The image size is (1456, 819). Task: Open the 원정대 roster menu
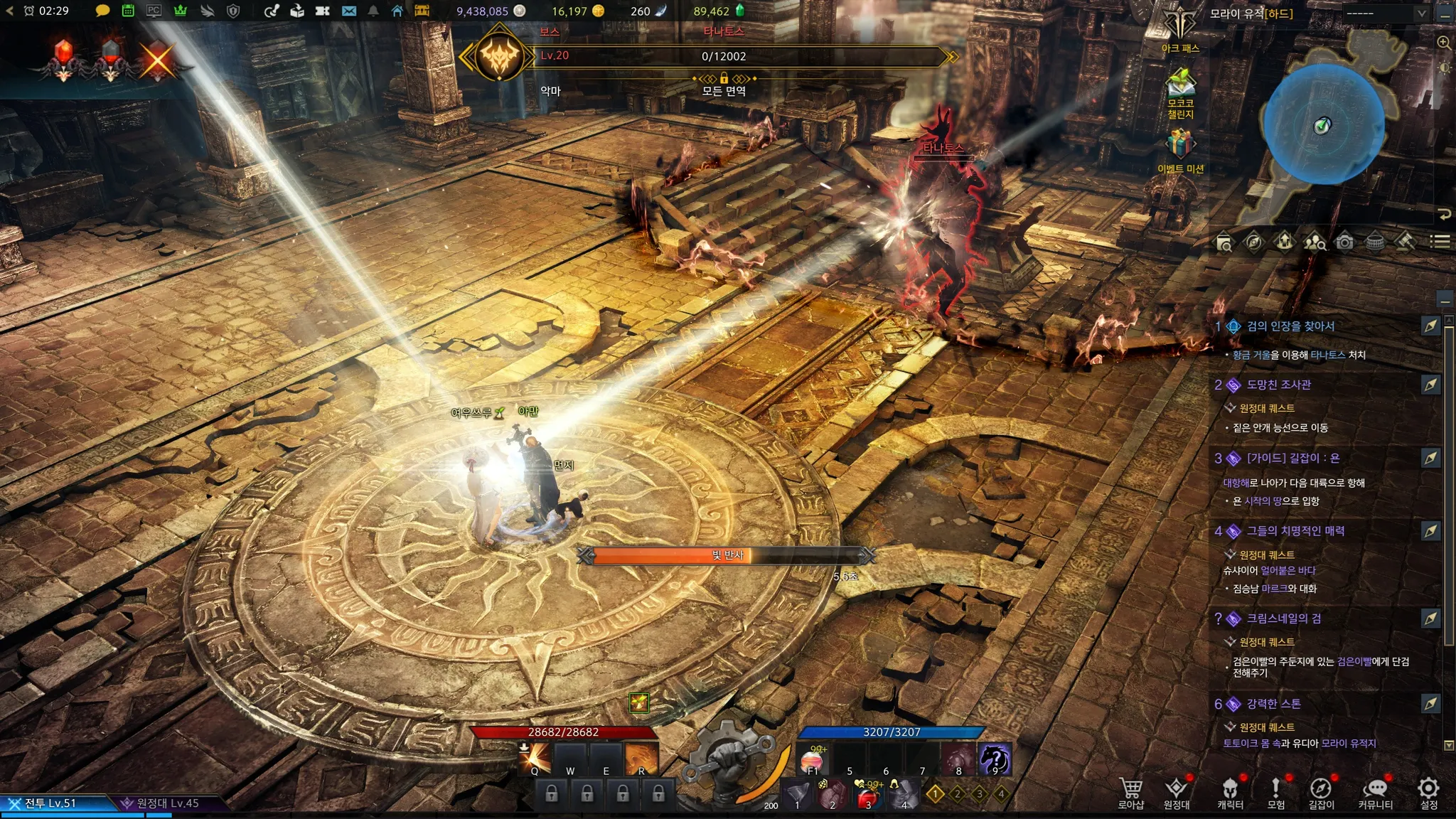click(1177, 791)
